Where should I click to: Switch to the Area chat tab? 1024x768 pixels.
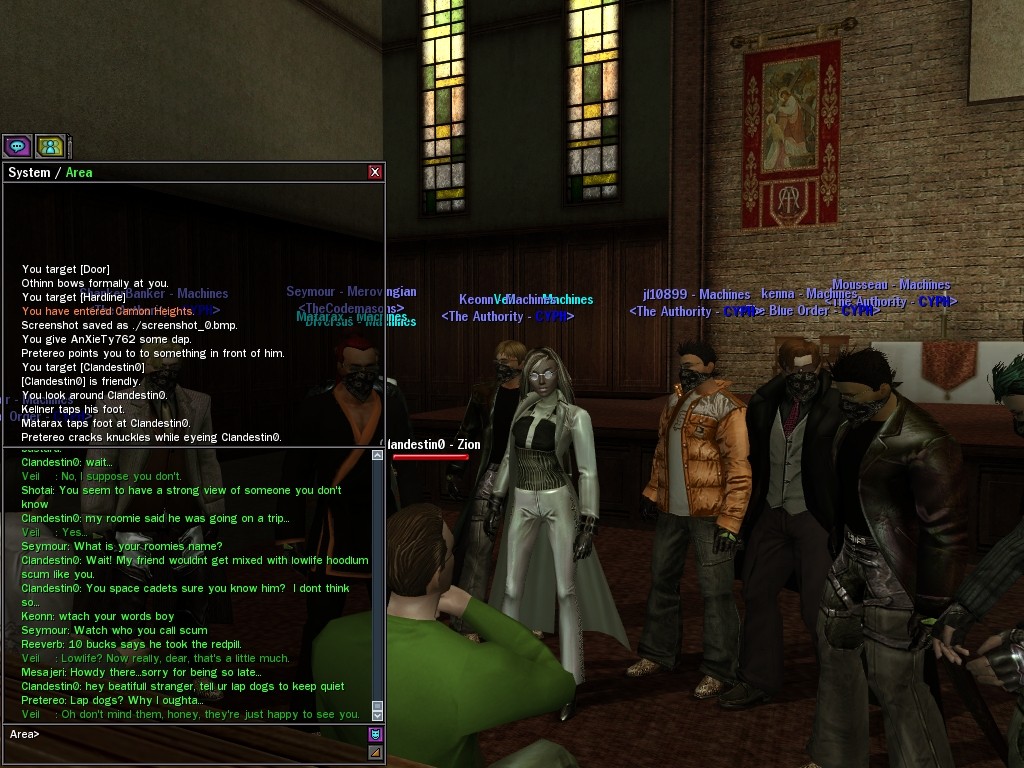(x=79, y=172)
